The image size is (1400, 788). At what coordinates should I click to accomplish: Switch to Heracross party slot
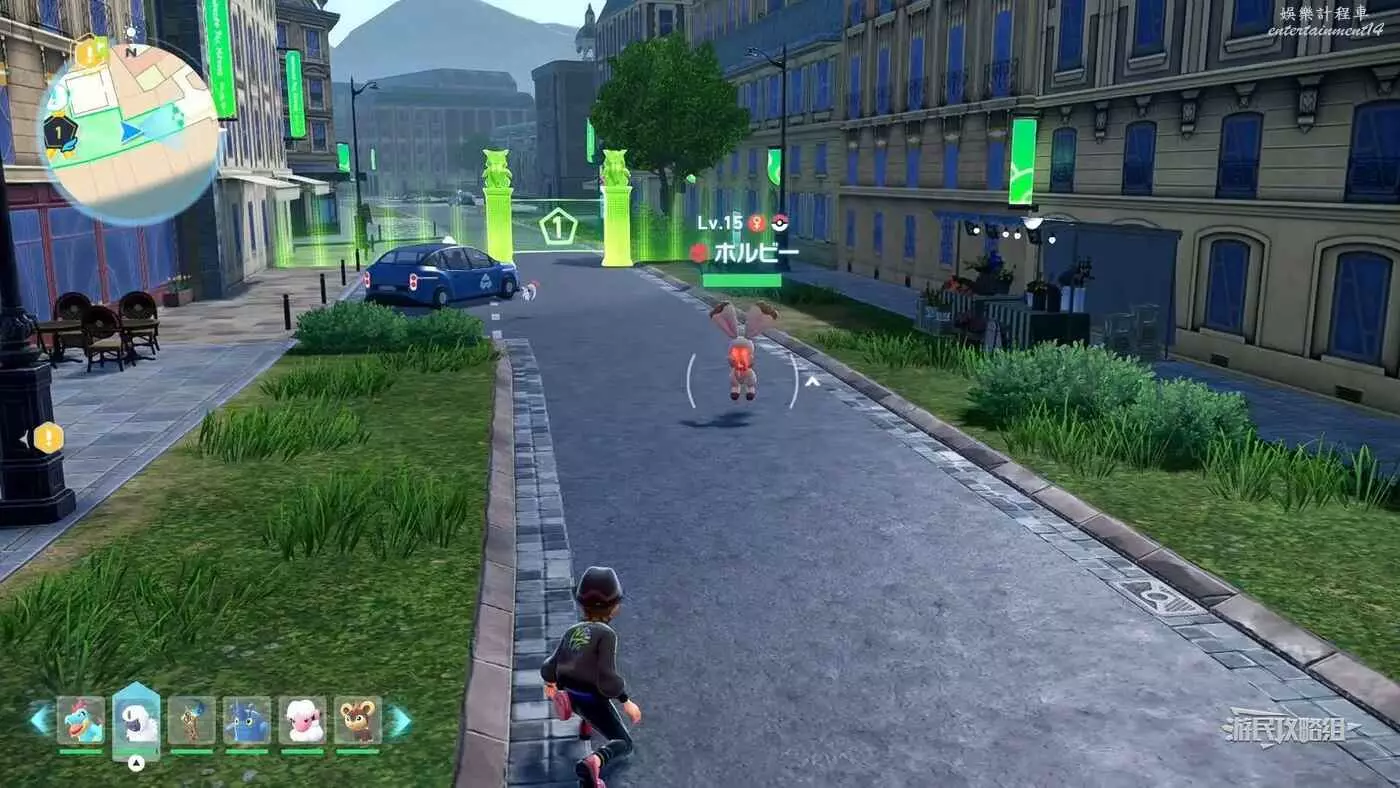(x=246, y=720)
